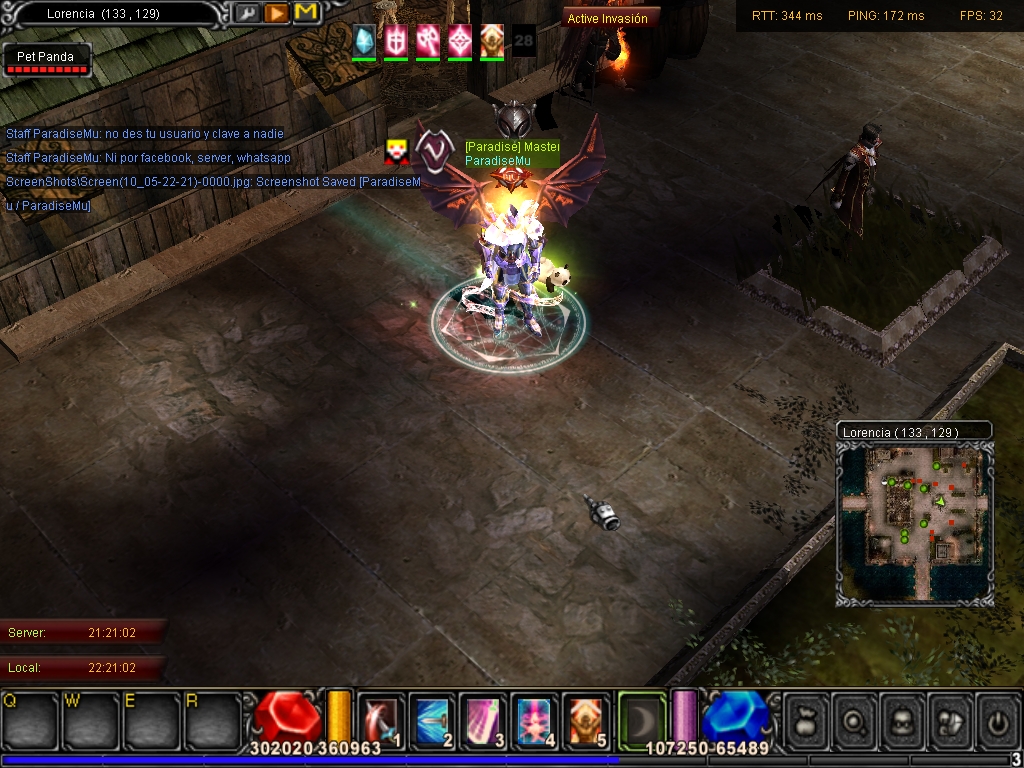Click the power icon system button
1024x768 pixels.
(x=996, y=719)
